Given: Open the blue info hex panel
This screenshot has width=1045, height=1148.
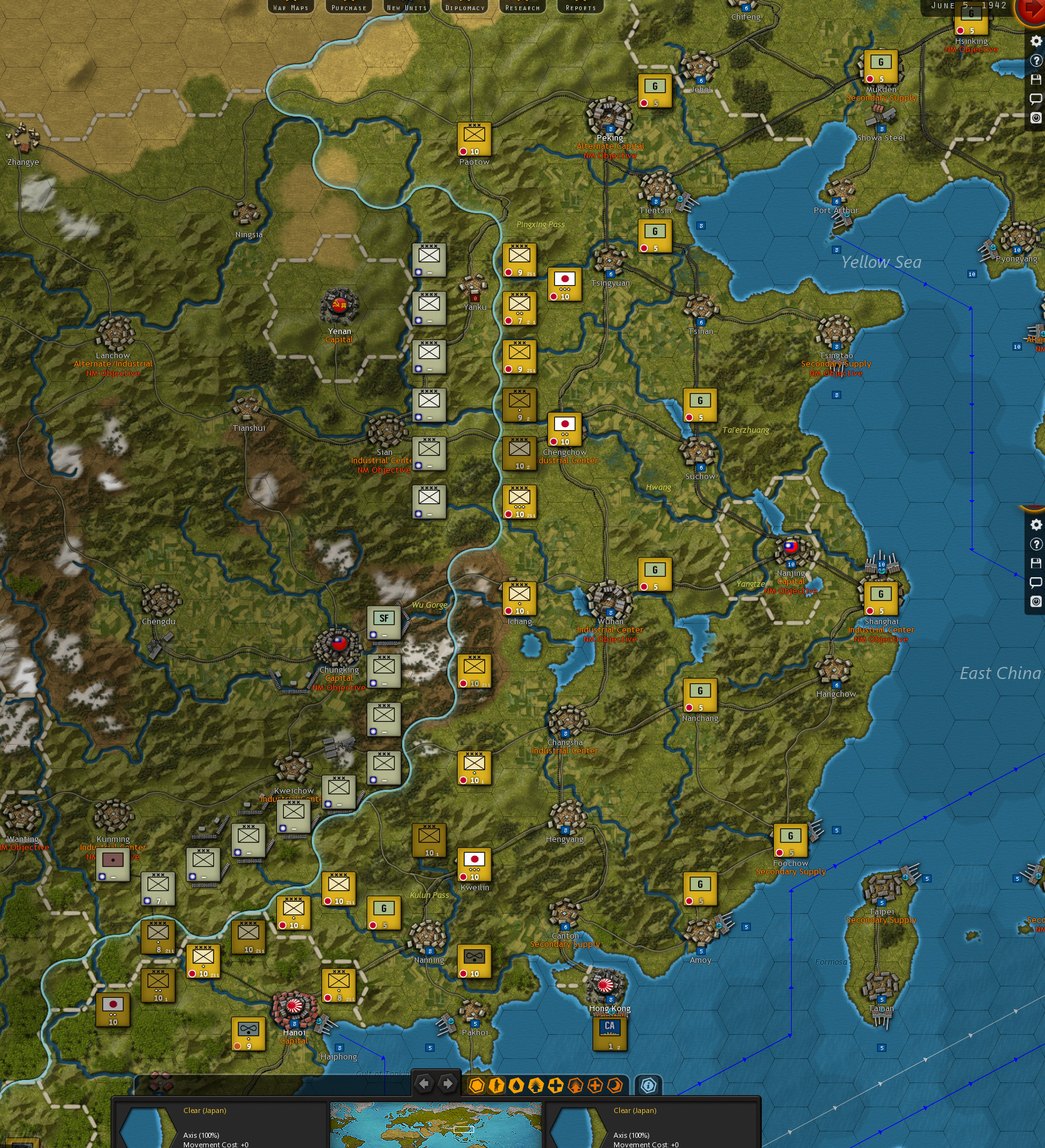Looking at the screenshot, I should tap(649, 1085).
